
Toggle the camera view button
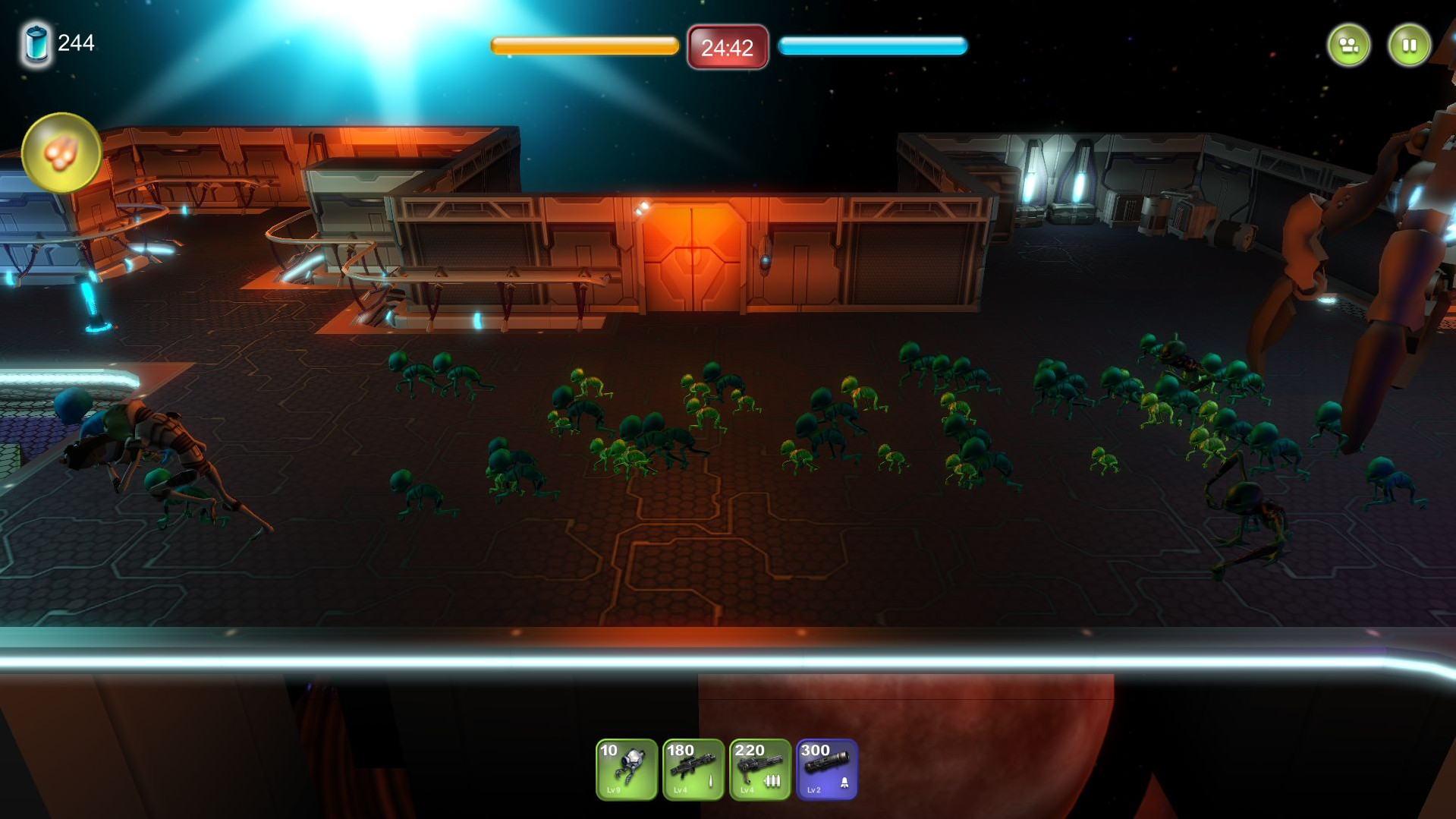1348,46
